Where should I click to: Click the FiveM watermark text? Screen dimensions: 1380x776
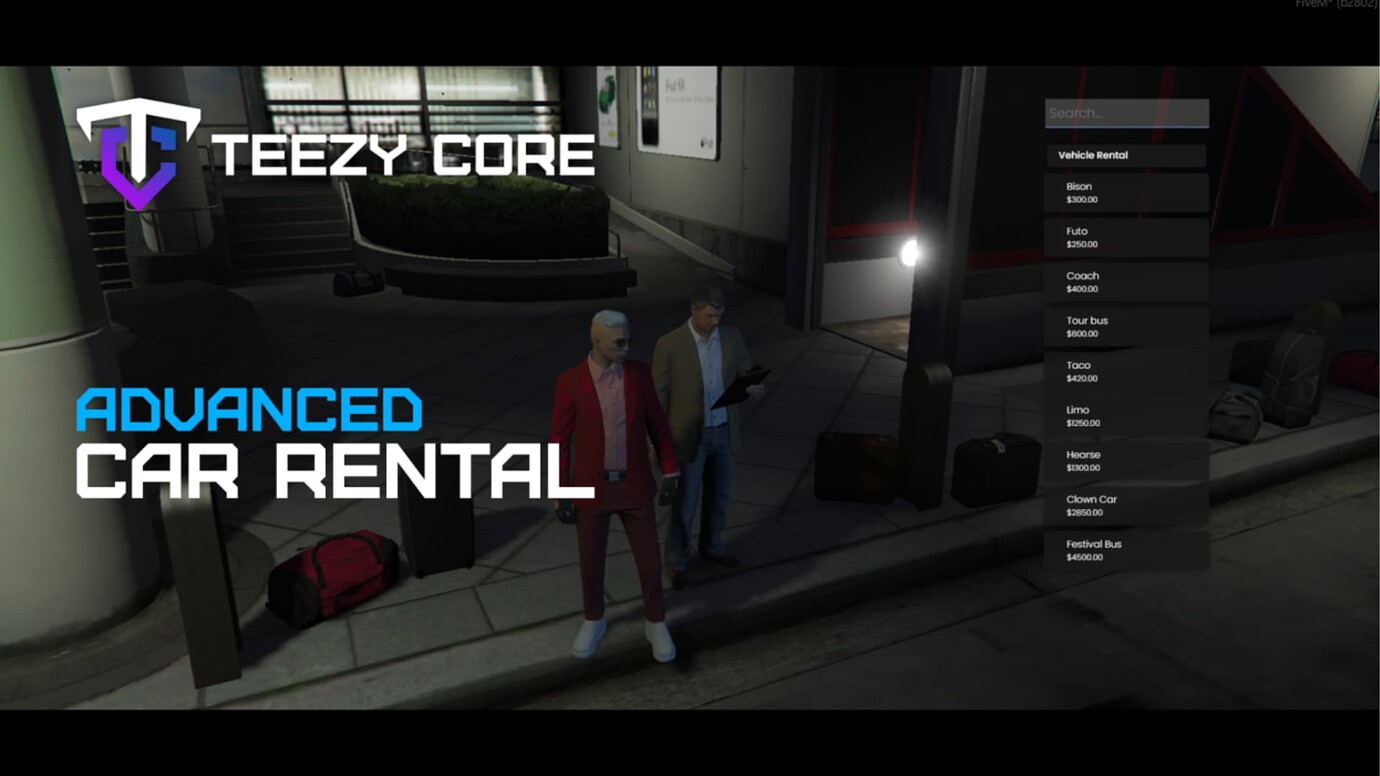point(1337,4)
